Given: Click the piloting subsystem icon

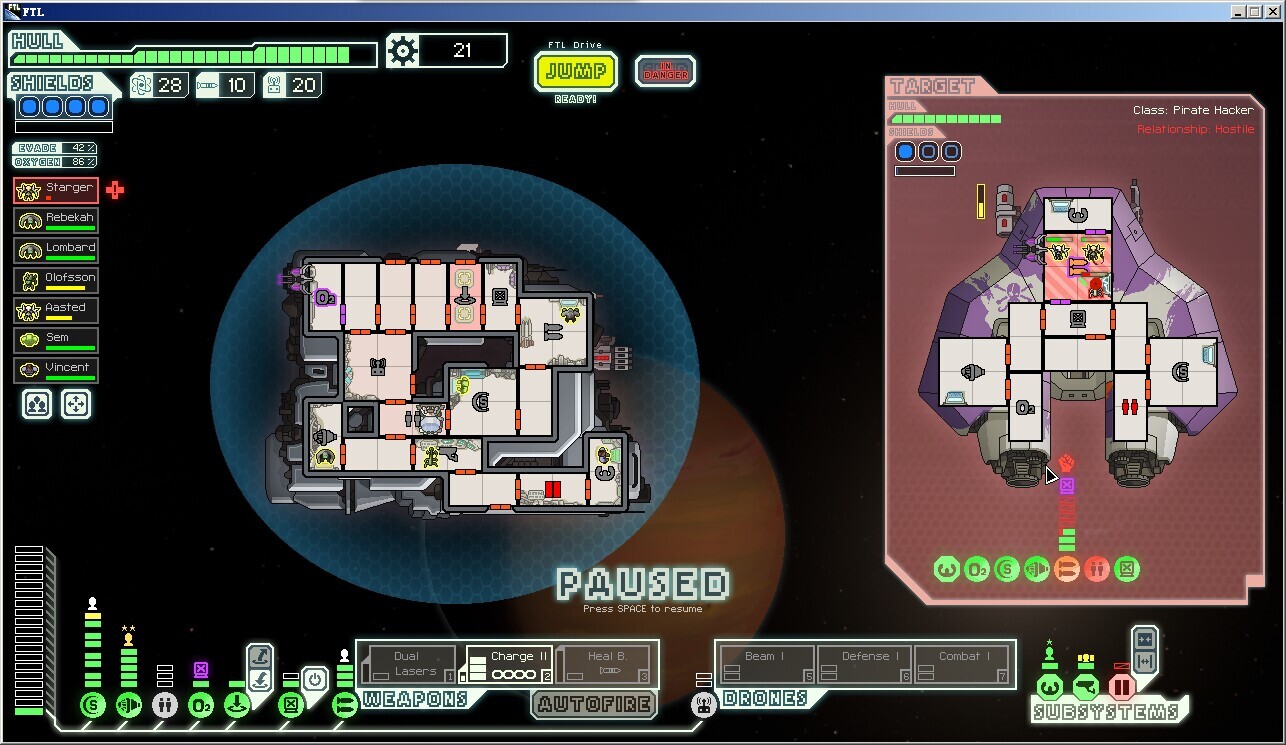Looking at the screenshot, I should 1049,687.
